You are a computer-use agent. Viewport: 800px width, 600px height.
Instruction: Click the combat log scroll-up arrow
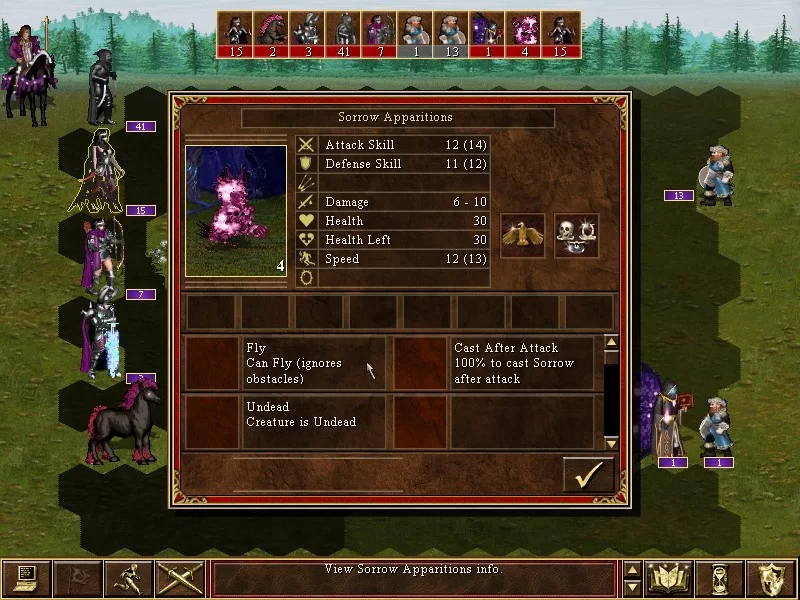tap(632, 570)
